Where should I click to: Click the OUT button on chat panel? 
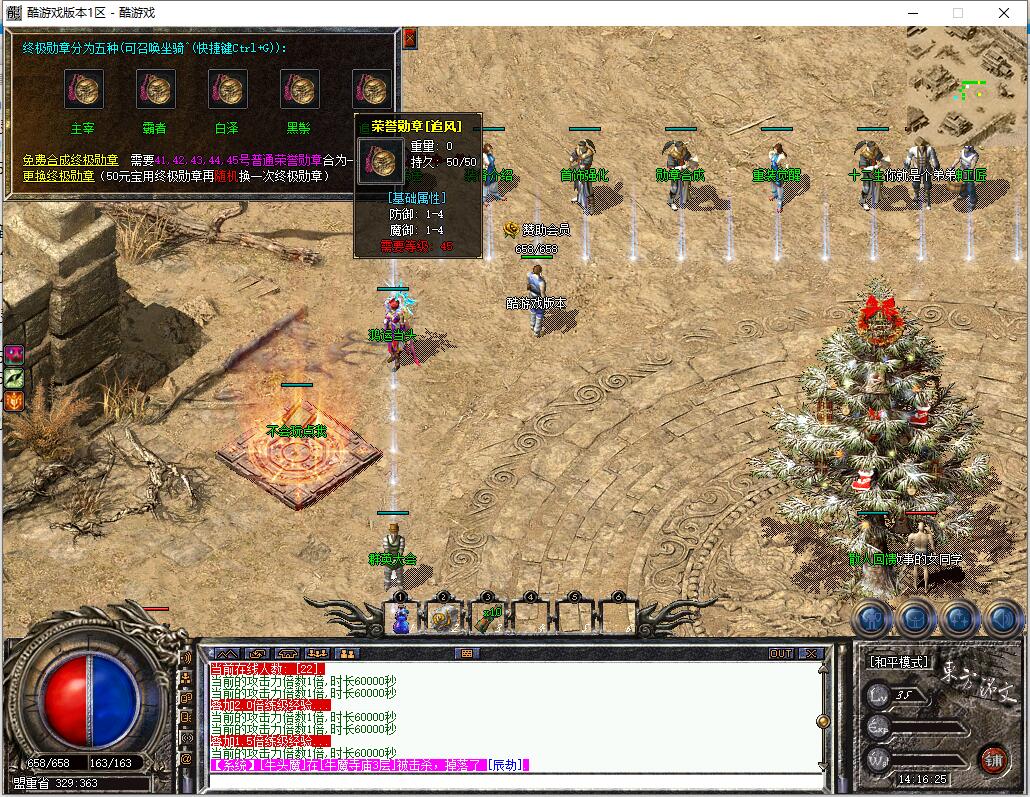(x=781, y=653)
